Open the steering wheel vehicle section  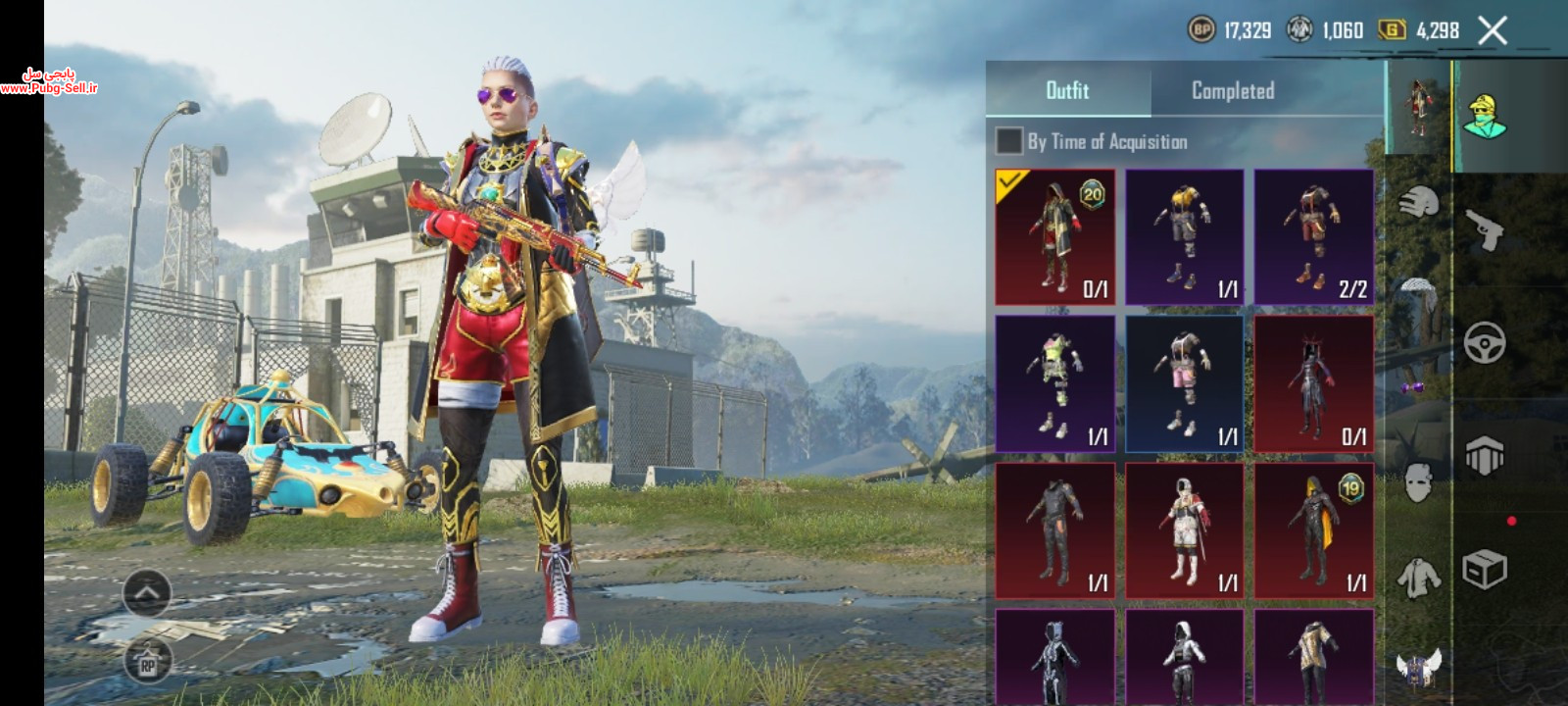(x=1486, y=342)
